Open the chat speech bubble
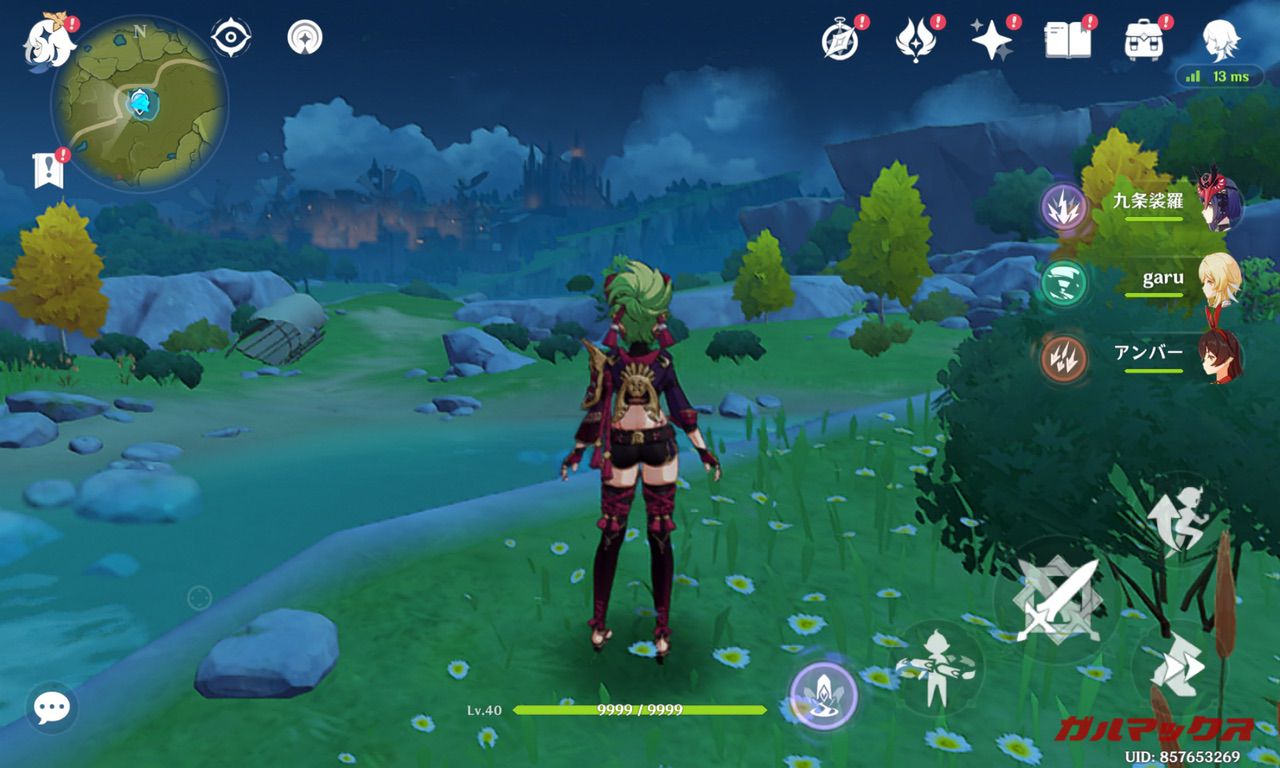This screenshot has width=1280, height=768. 51,708
